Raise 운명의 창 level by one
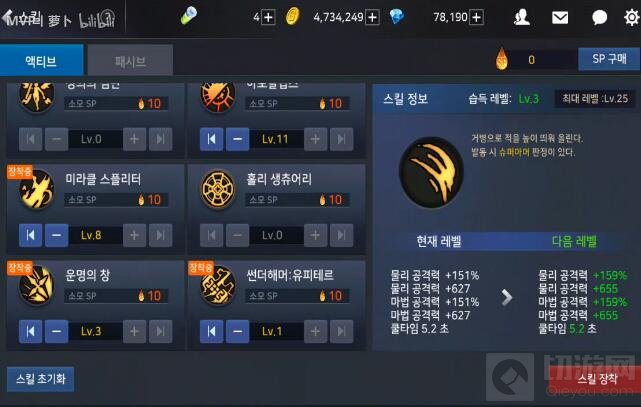Screen dimensions: 641x407 tap(135, 331)
